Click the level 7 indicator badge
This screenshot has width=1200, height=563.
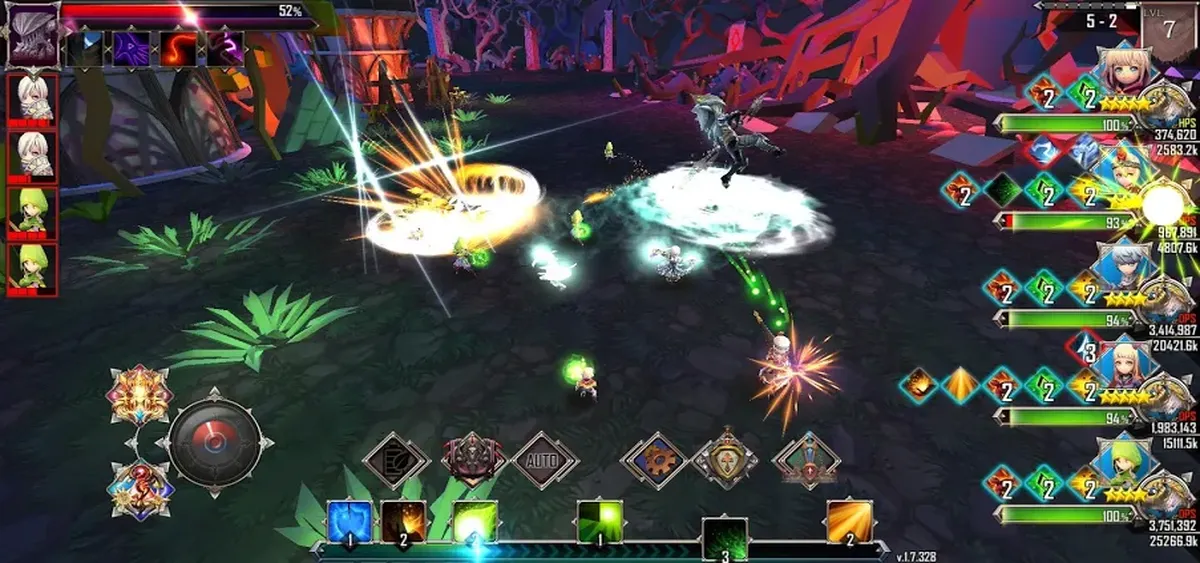point(1169,27)
